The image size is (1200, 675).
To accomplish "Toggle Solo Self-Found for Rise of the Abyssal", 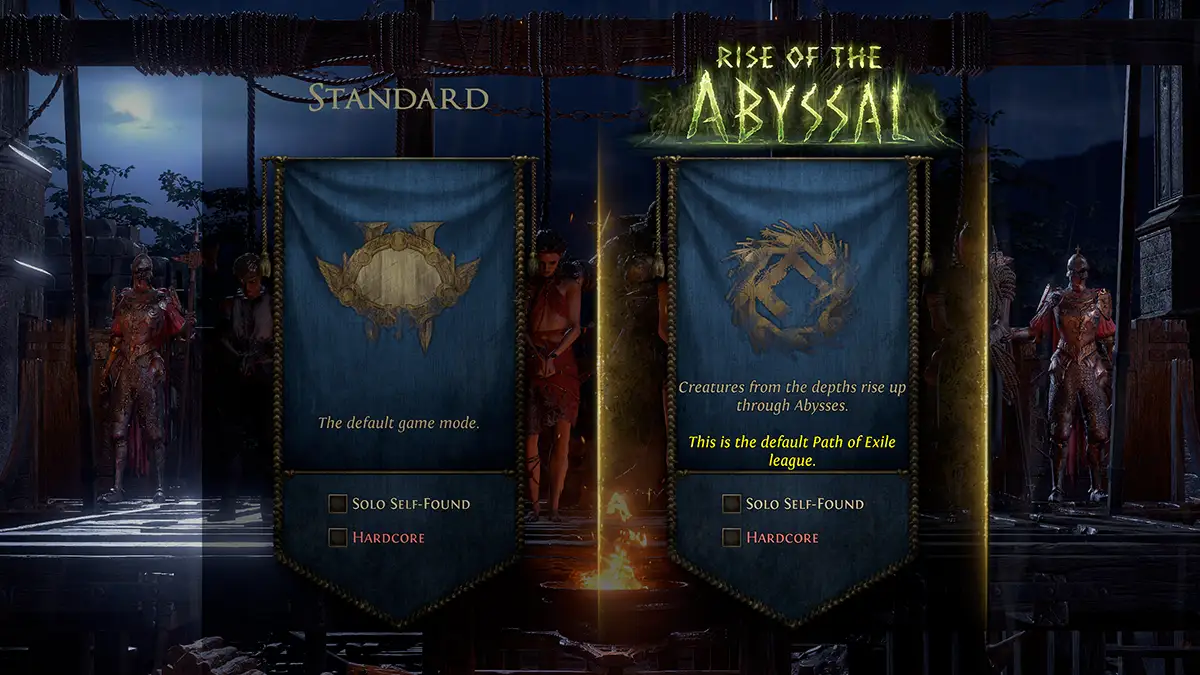I will 733,504.
